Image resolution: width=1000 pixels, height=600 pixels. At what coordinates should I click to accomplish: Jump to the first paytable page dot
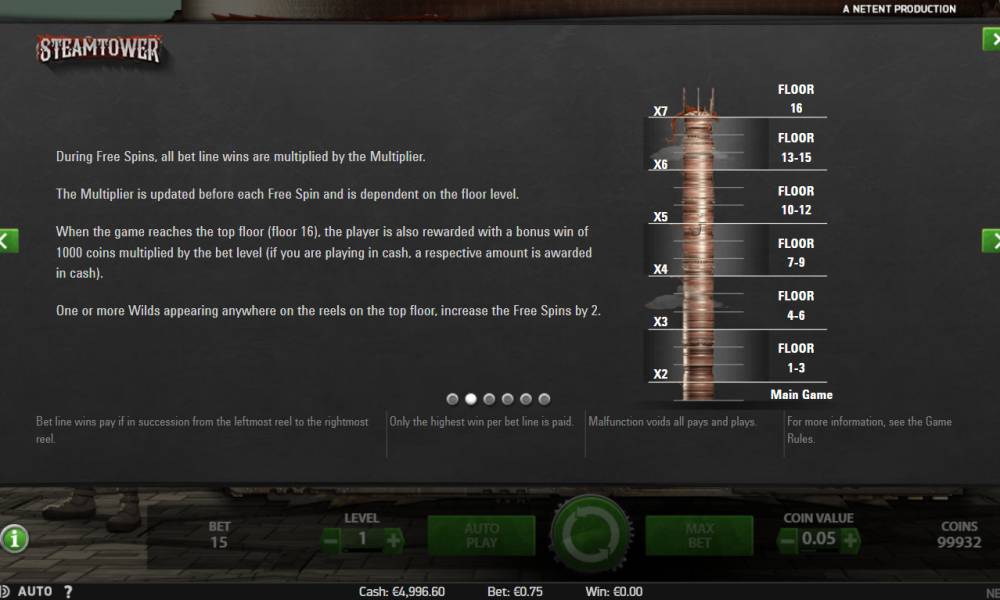(453, 399)
